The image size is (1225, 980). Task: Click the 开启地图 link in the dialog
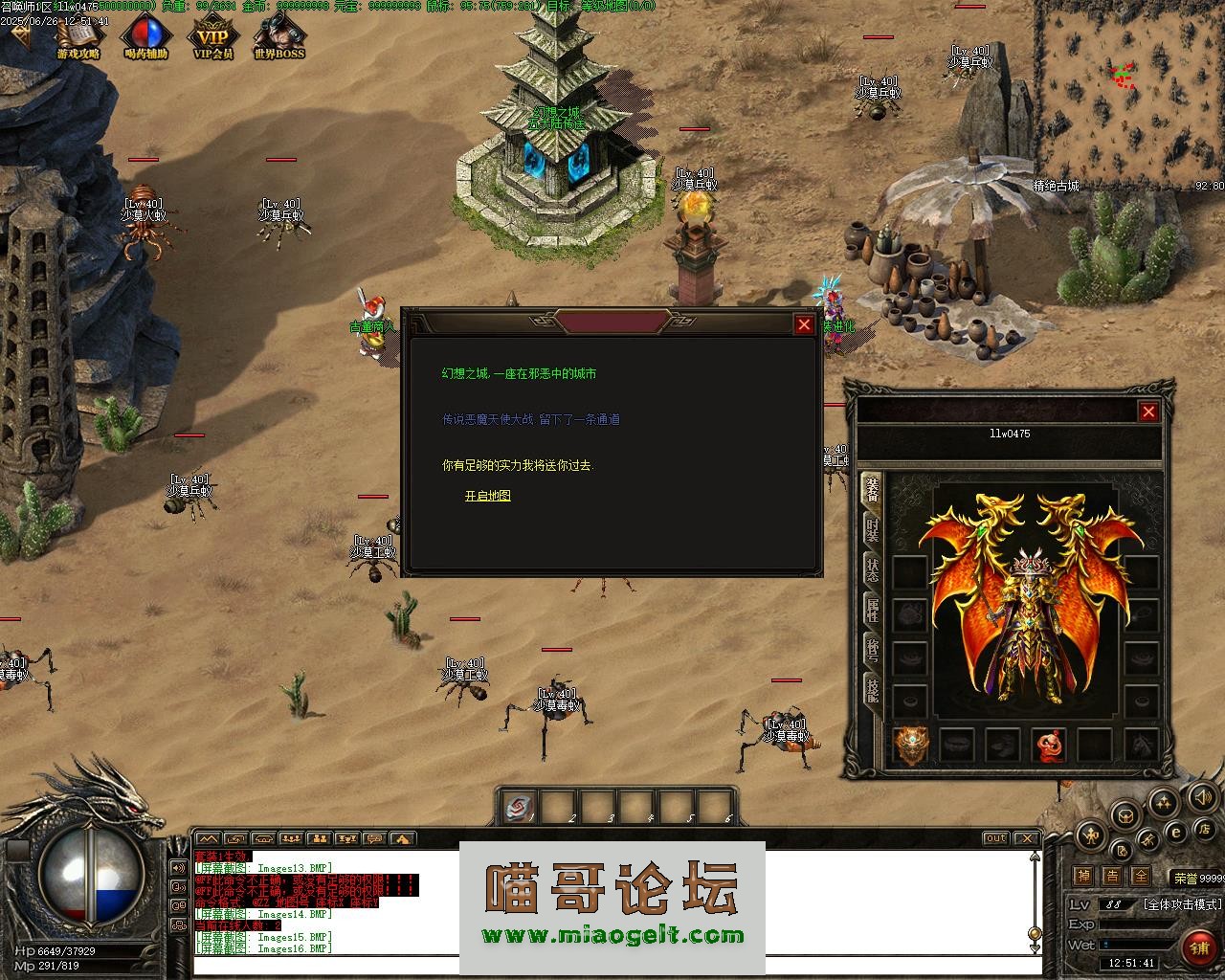(488, 496)
